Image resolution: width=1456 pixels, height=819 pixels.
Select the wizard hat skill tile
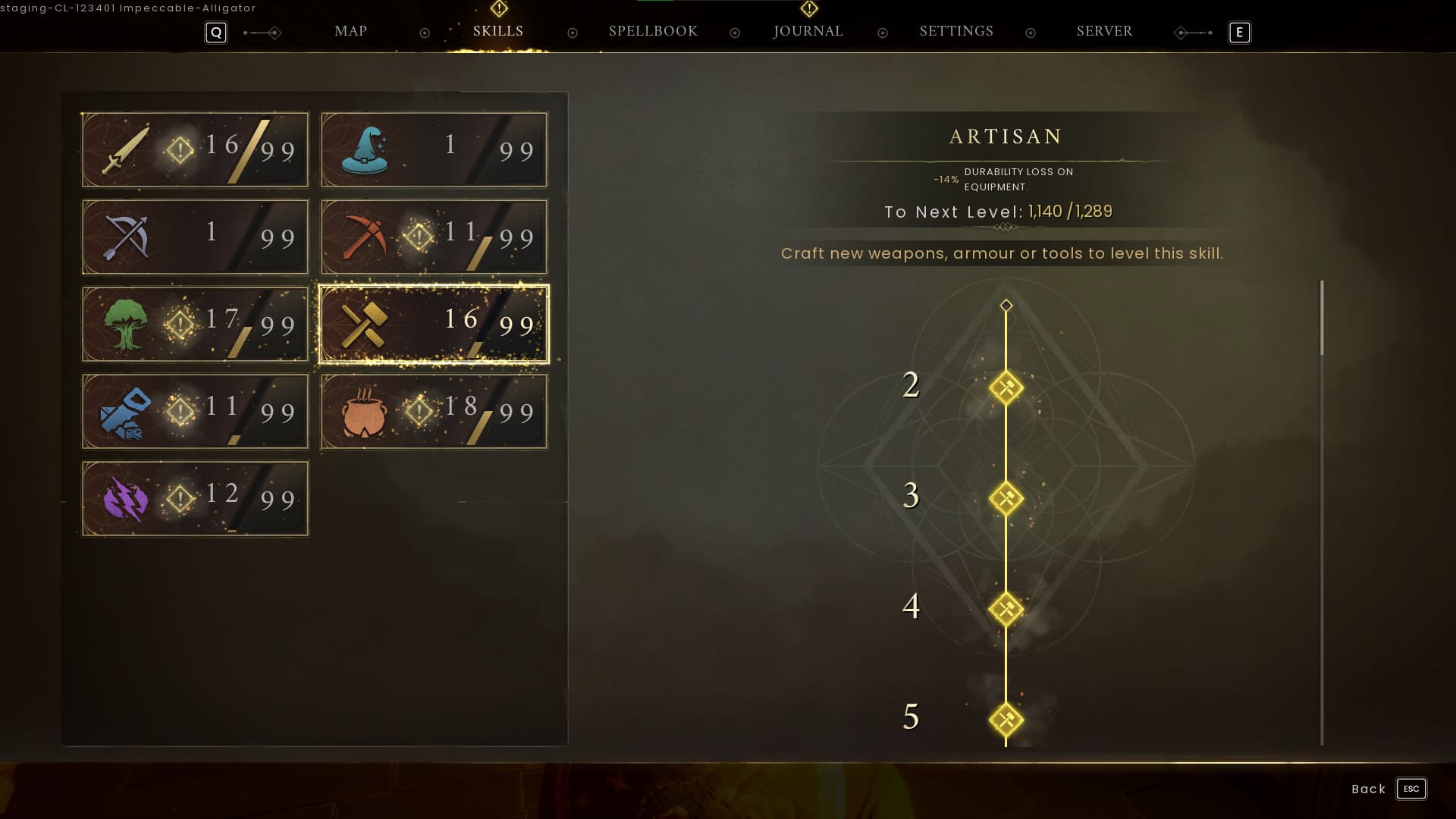click(434, 150)
